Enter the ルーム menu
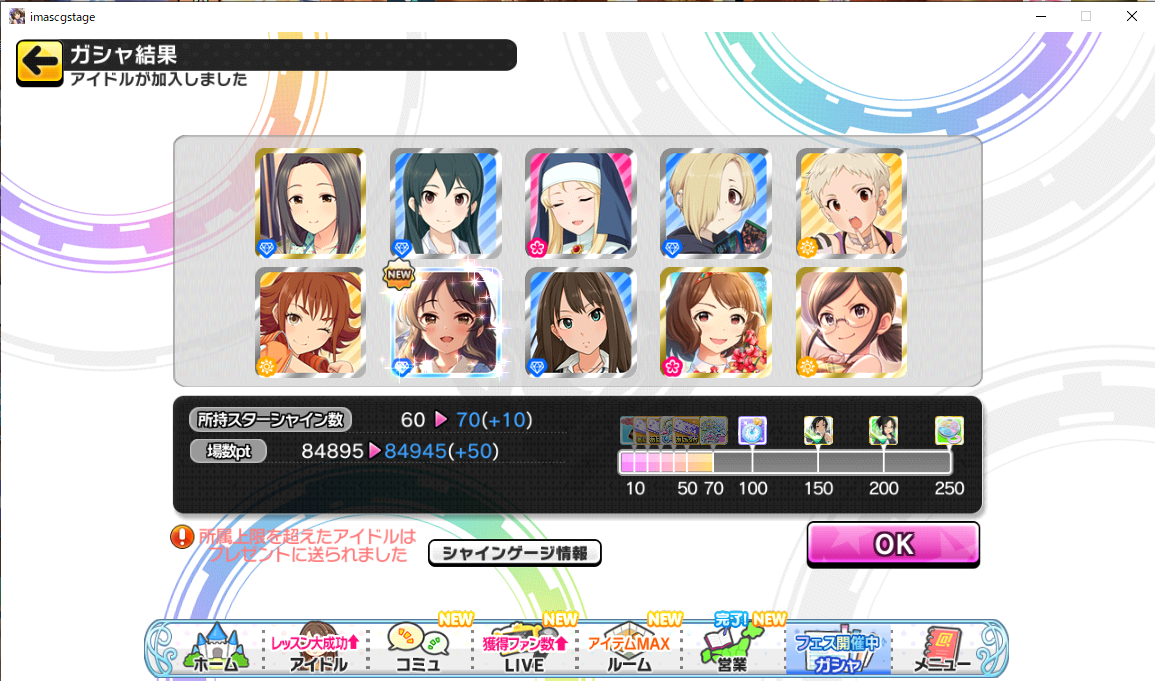 coord(629,648)
